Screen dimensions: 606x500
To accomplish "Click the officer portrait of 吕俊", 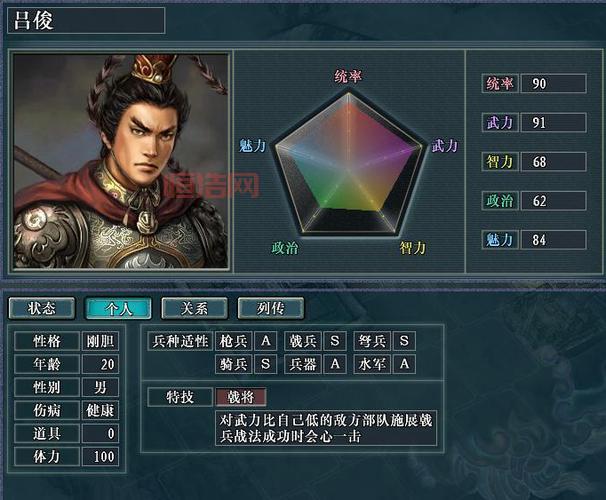I will (120, 160).
